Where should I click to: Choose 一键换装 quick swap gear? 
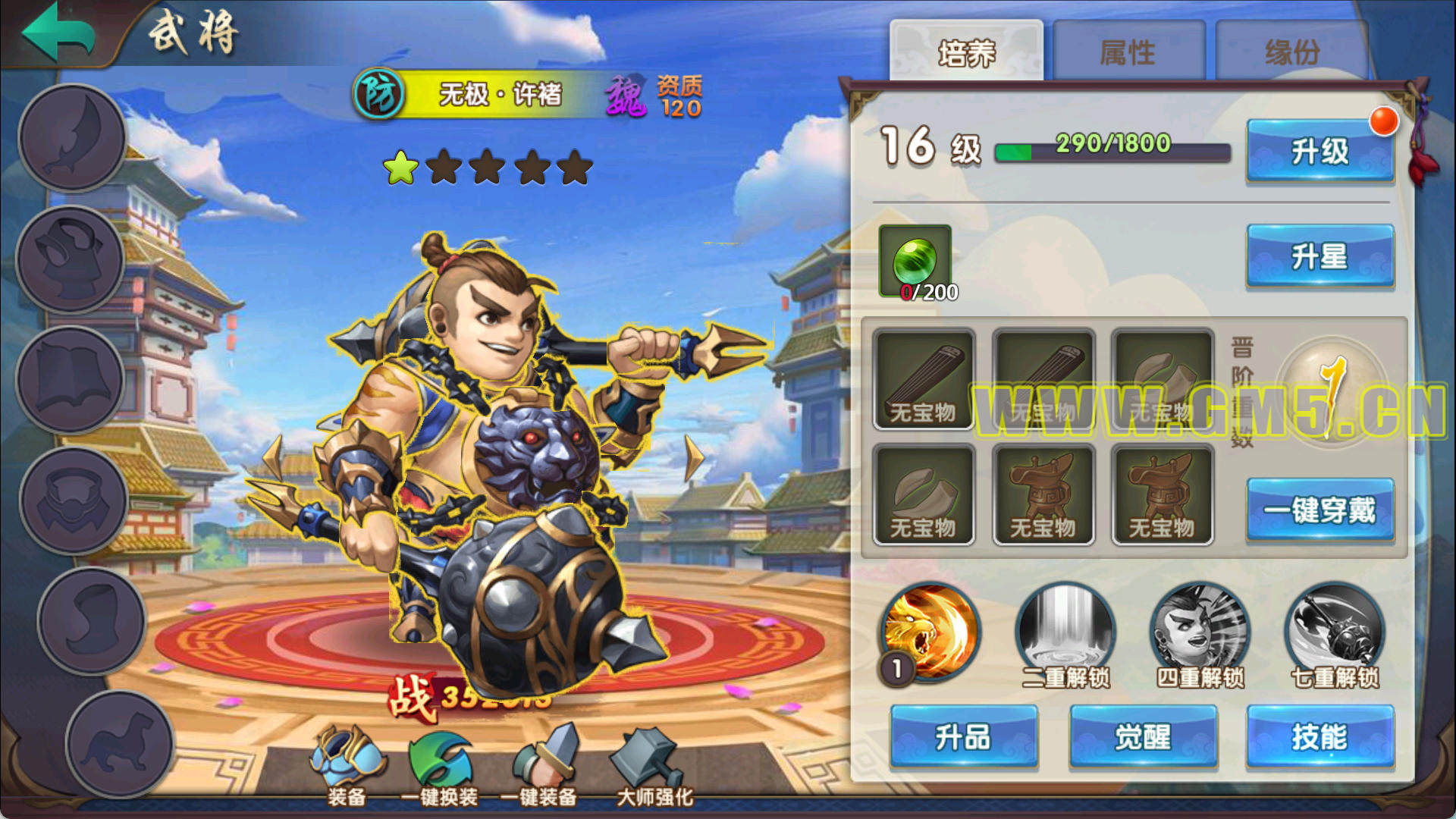(440, 762)
